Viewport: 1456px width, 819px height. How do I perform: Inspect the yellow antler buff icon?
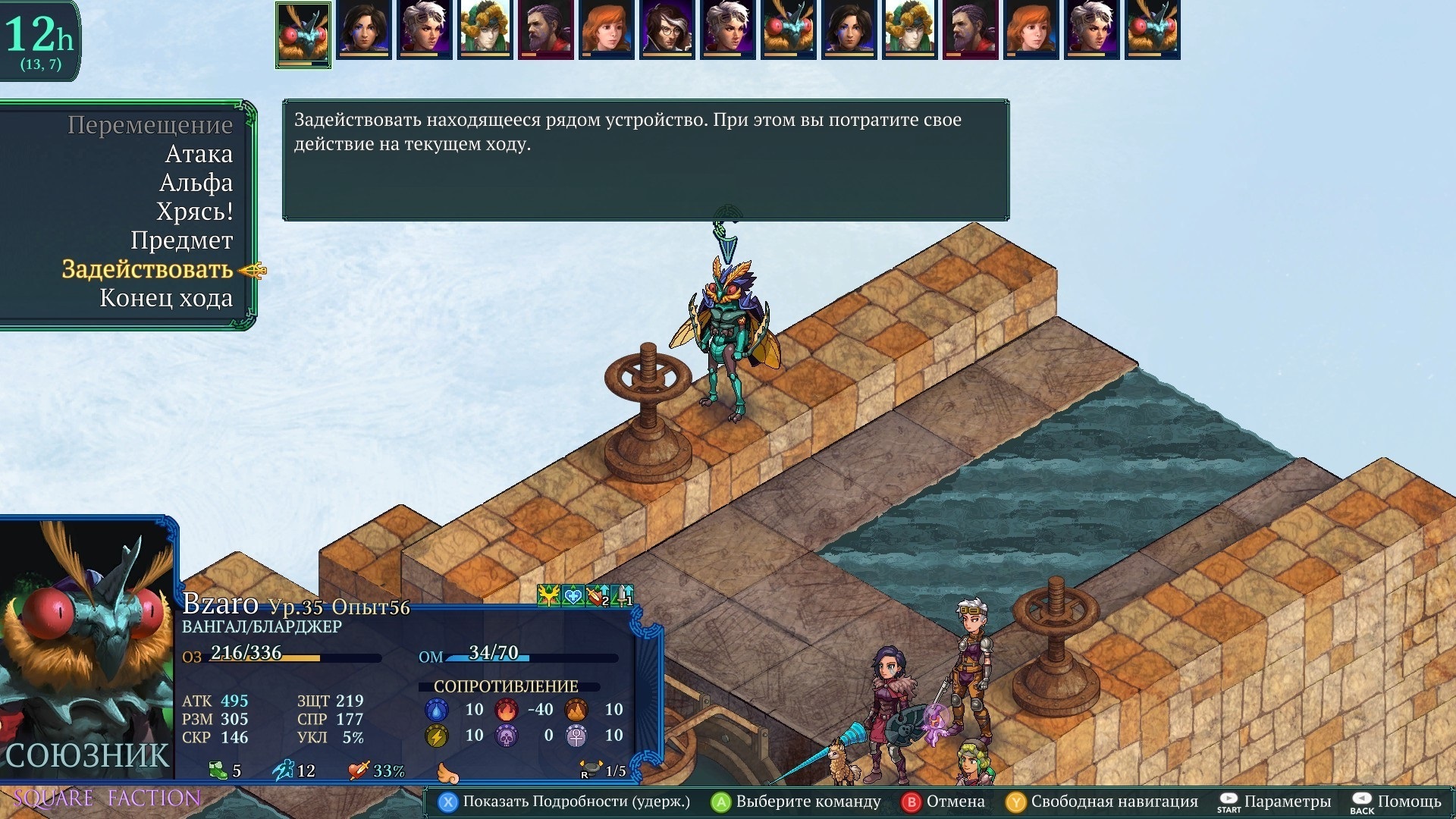(x=548, y=597)
